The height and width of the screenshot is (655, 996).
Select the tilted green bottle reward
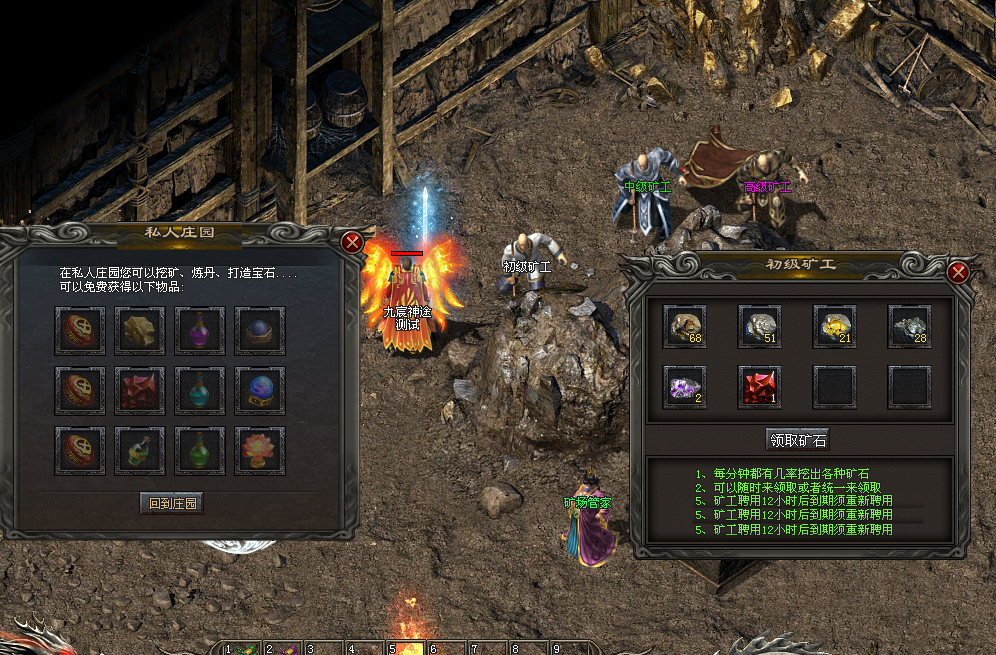(x=140, y=450)
